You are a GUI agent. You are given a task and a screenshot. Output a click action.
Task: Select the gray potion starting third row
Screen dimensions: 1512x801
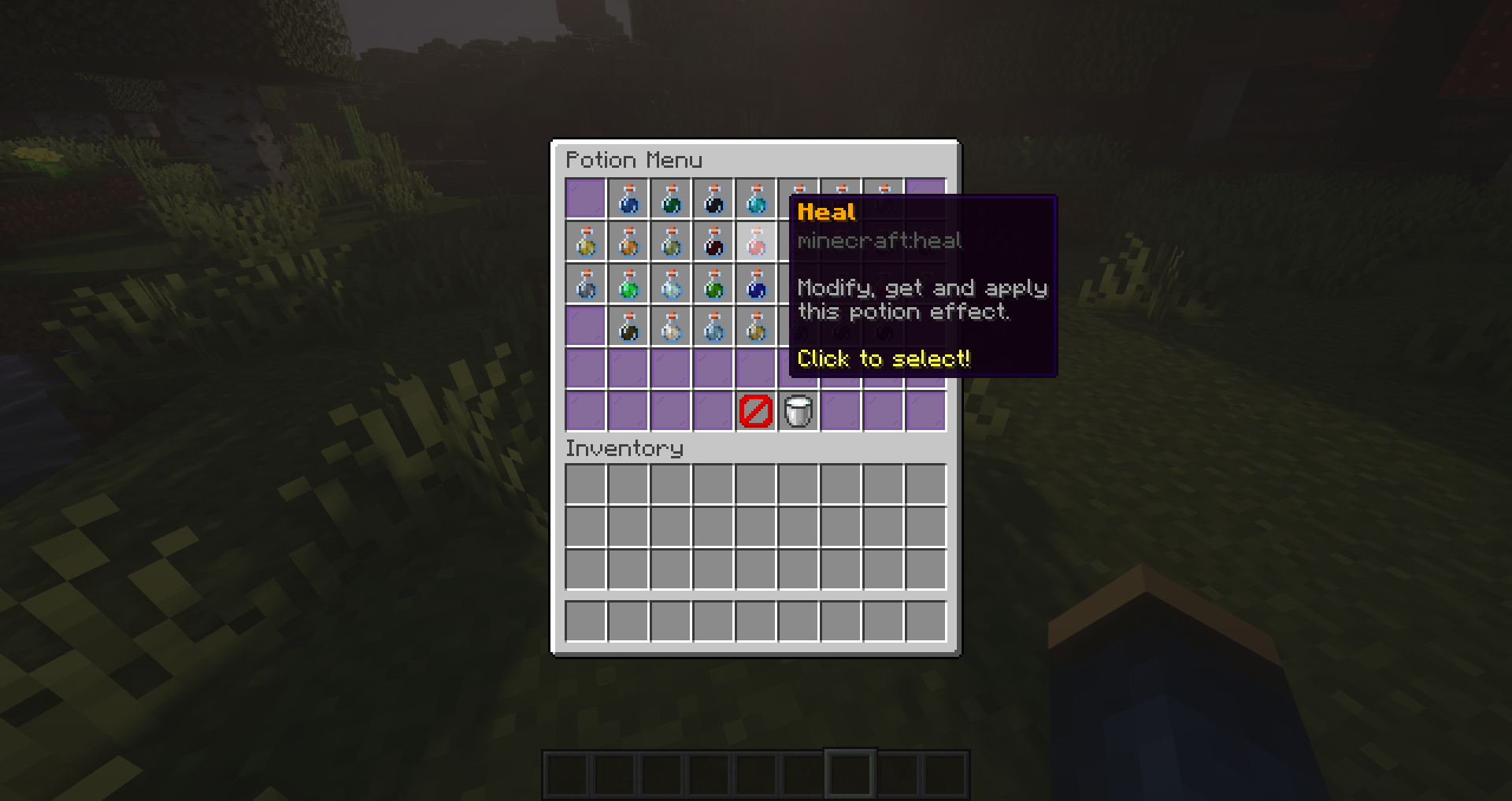coord(585,284)
